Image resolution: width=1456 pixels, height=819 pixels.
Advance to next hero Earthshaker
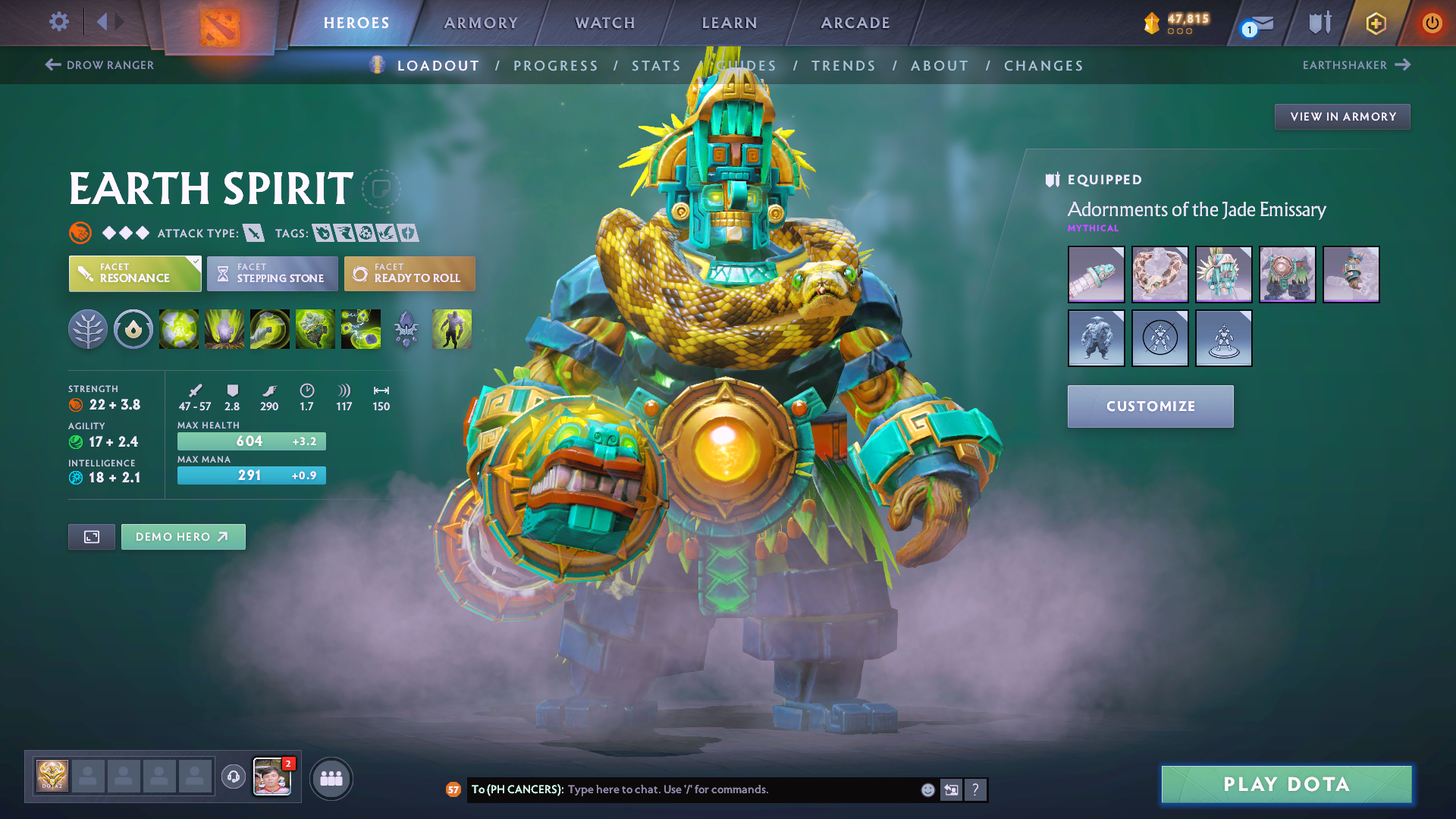(x=1357, y=65)
